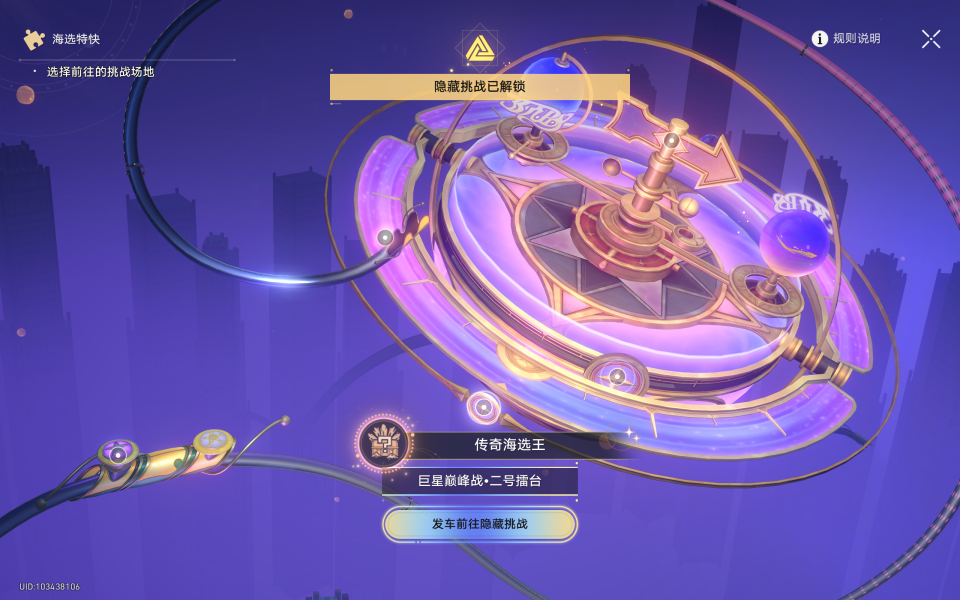Open 规则说明 rules info

tap(846, 39)
